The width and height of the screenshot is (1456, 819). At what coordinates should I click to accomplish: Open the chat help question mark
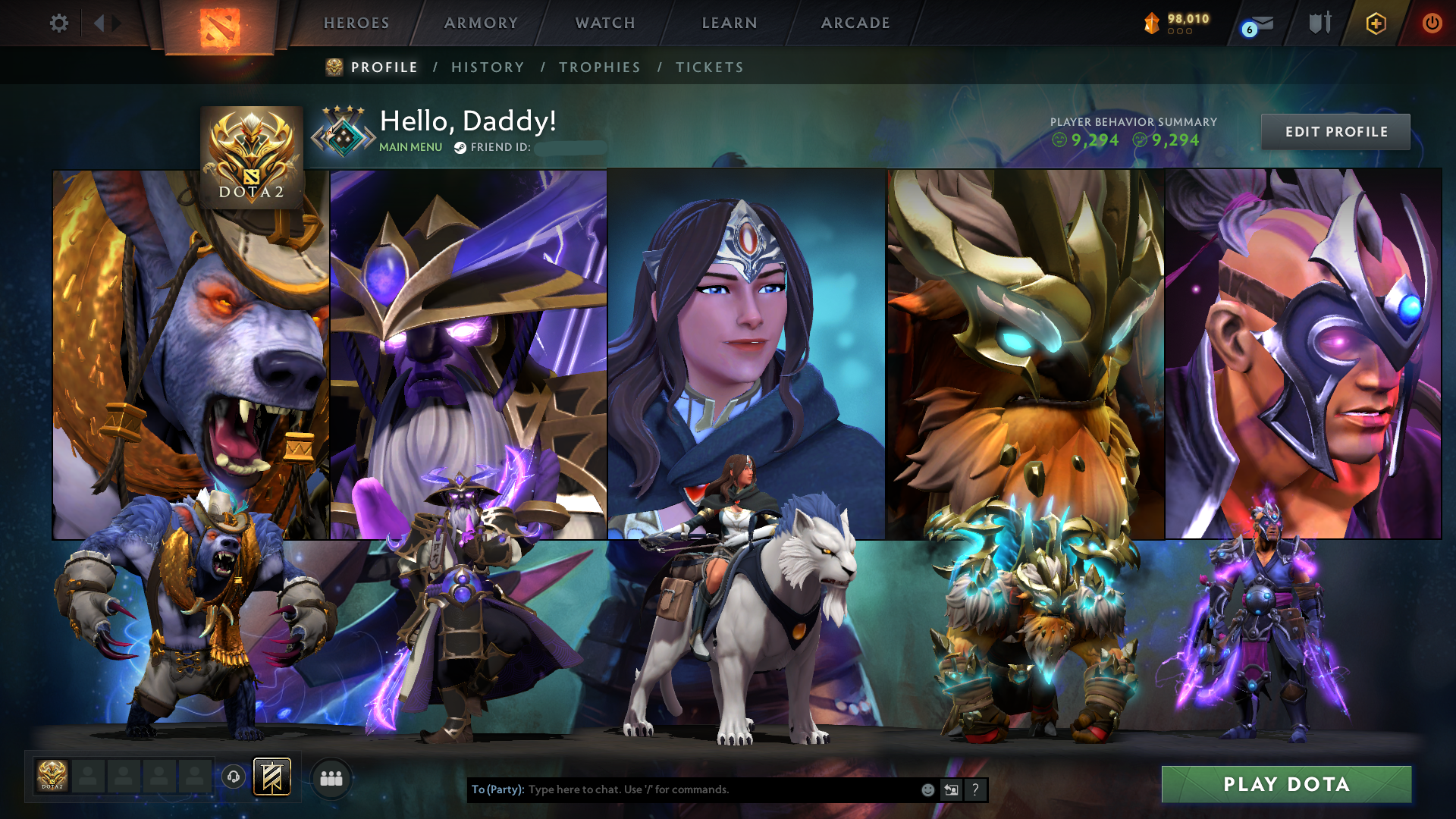point(975,789)
